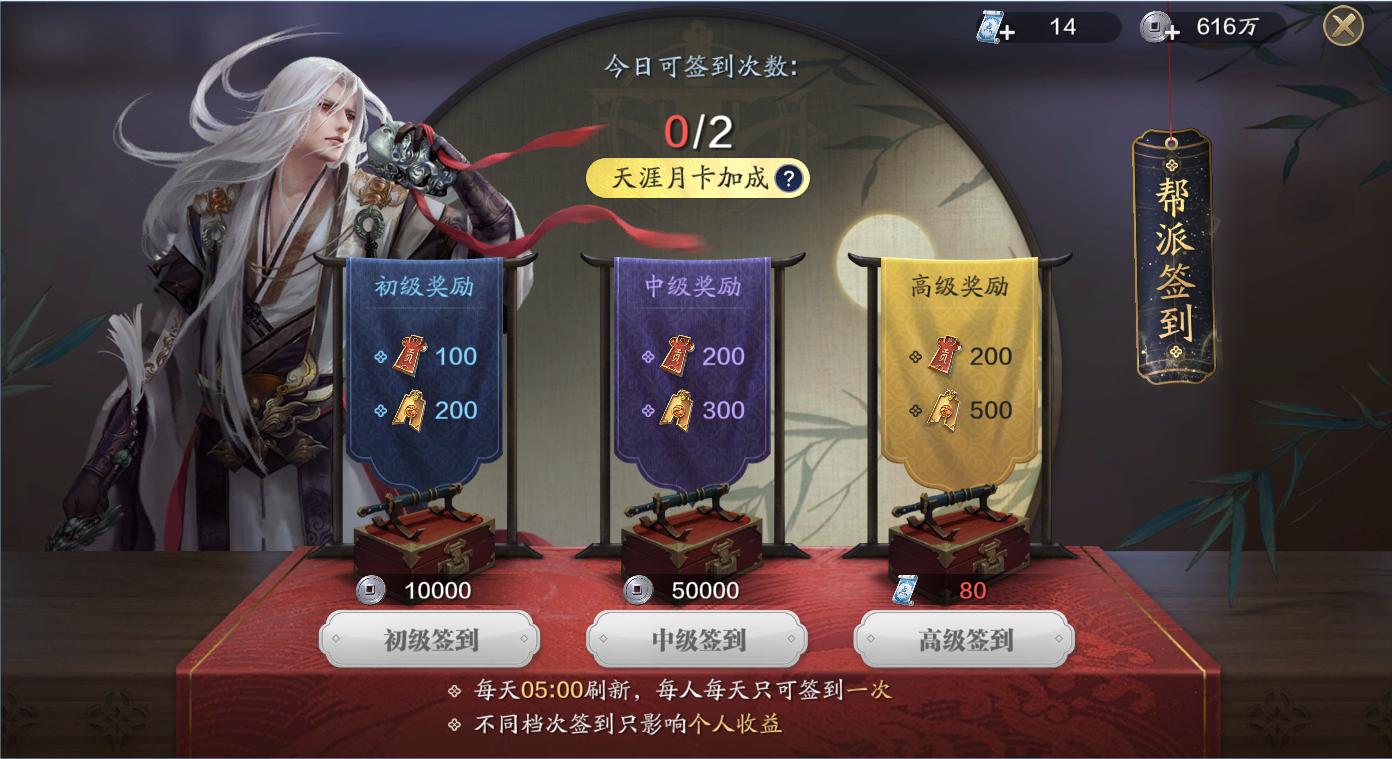
Task: Click the question mark help icon
Action: (x=789, y=180)
